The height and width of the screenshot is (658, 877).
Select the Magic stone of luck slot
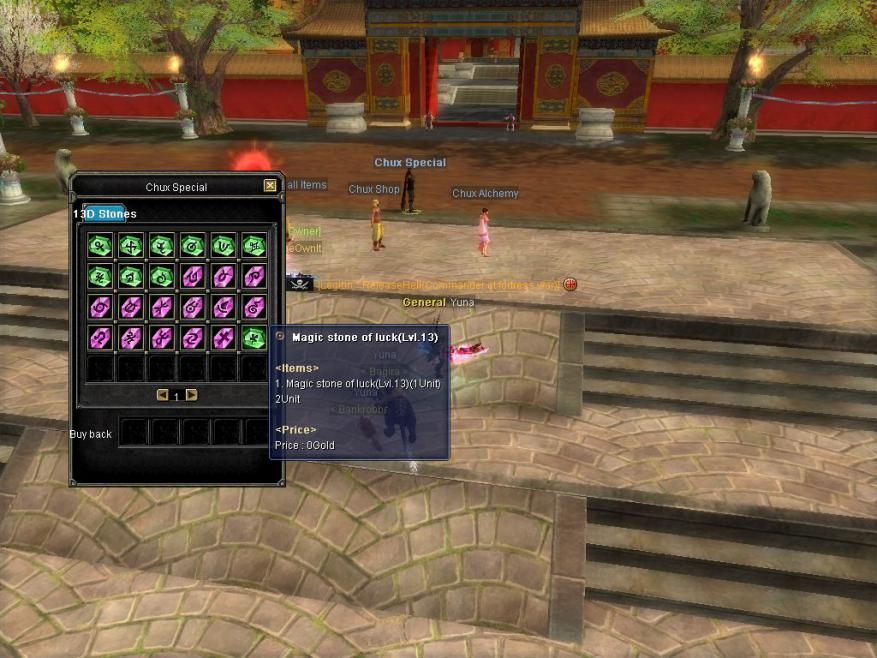[253, 337]
